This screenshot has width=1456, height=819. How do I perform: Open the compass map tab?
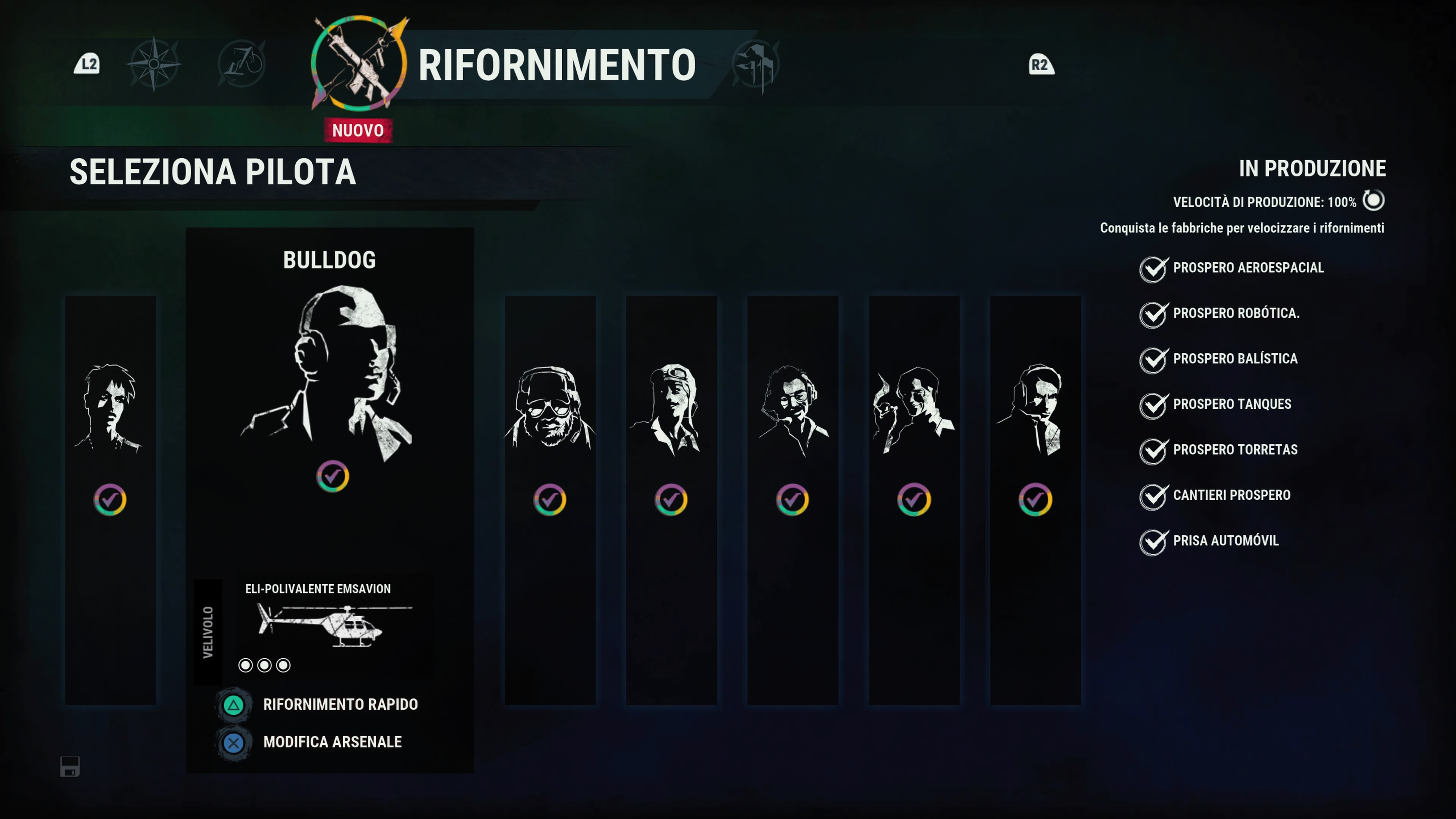coord(154,64)
